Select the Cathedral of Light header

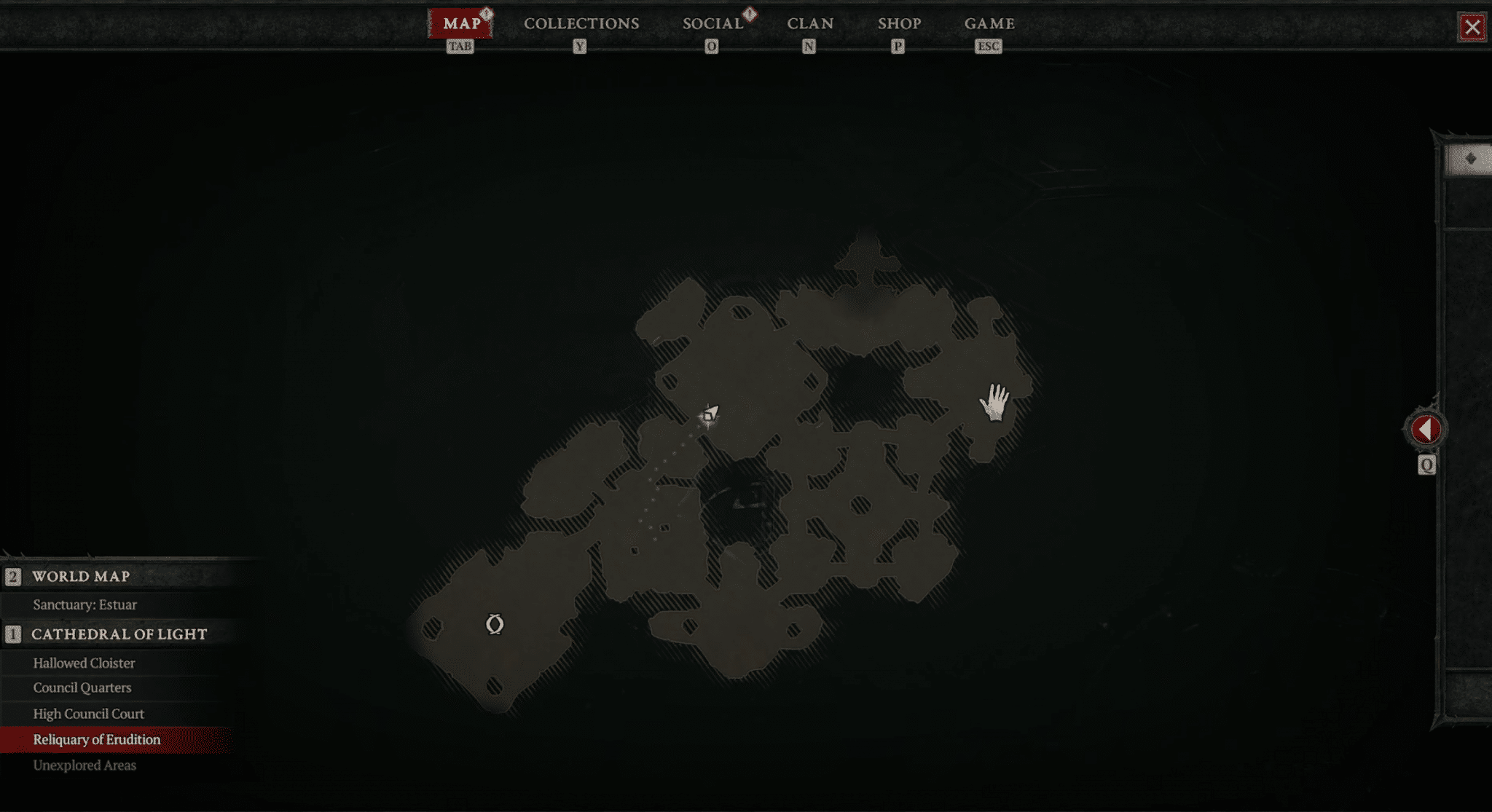119,634
